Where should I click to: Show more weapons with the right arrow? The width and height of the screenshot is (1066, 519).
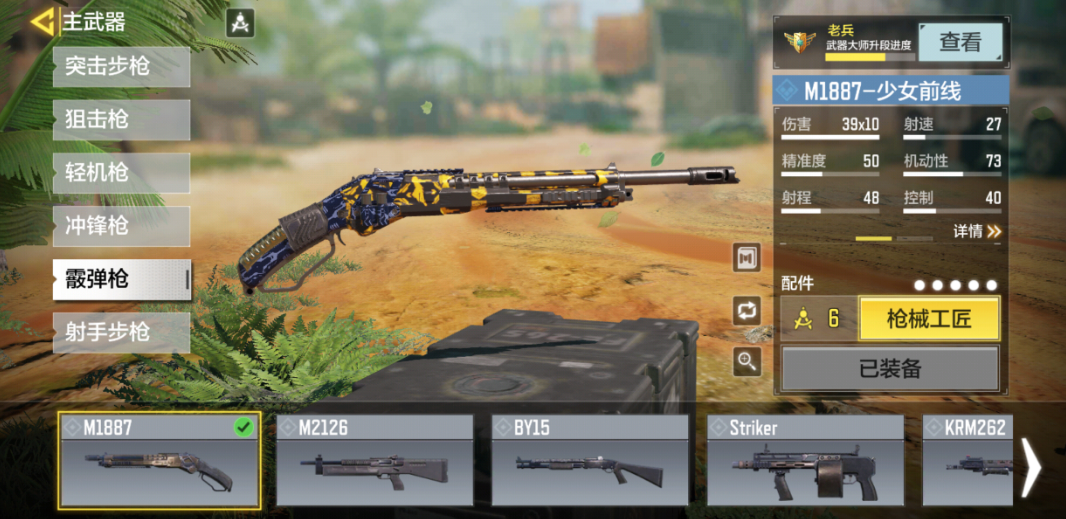pos(1031,466)
